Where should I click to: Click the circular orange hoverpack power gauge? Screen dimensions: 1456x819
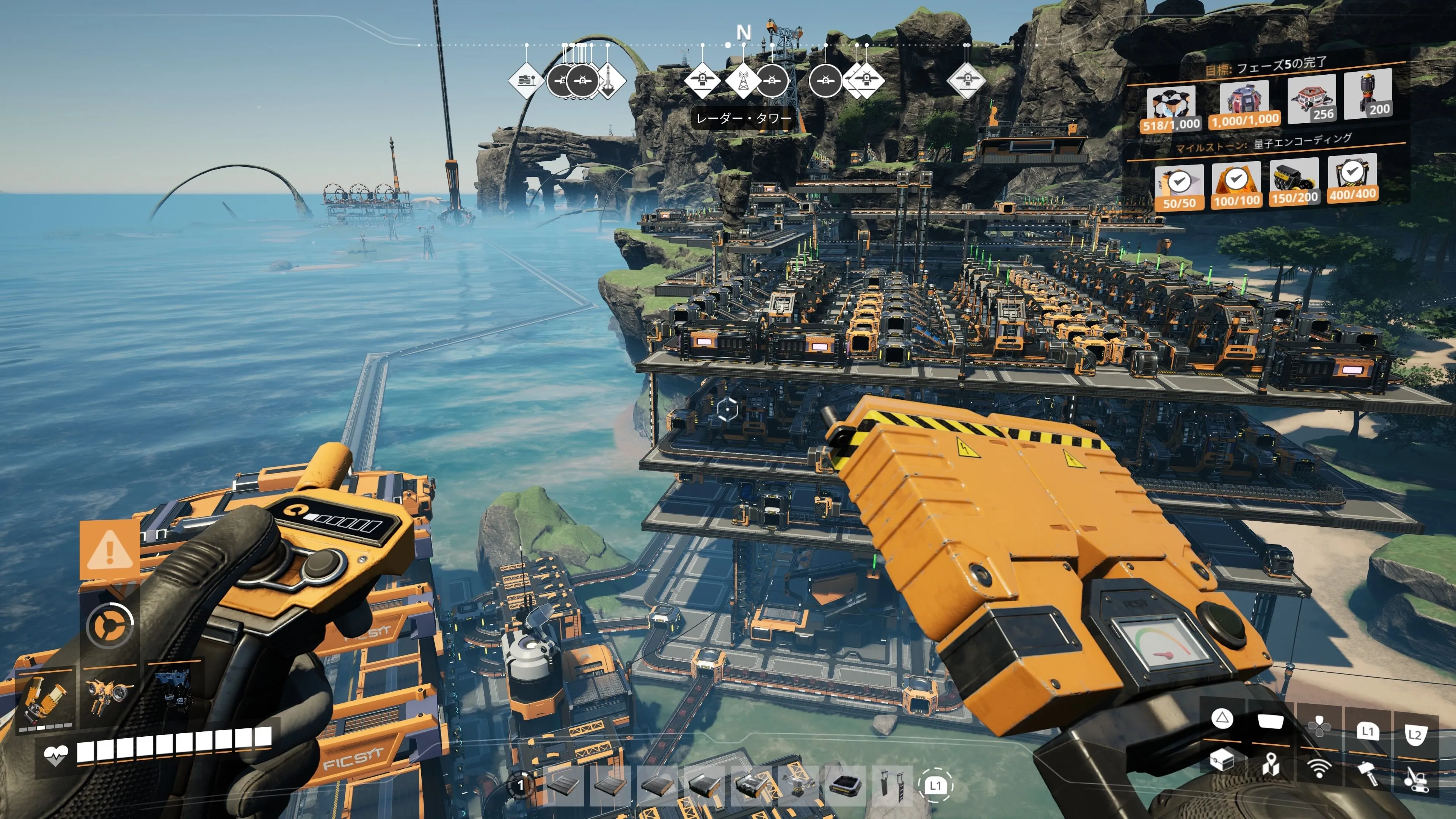point(110,625)
